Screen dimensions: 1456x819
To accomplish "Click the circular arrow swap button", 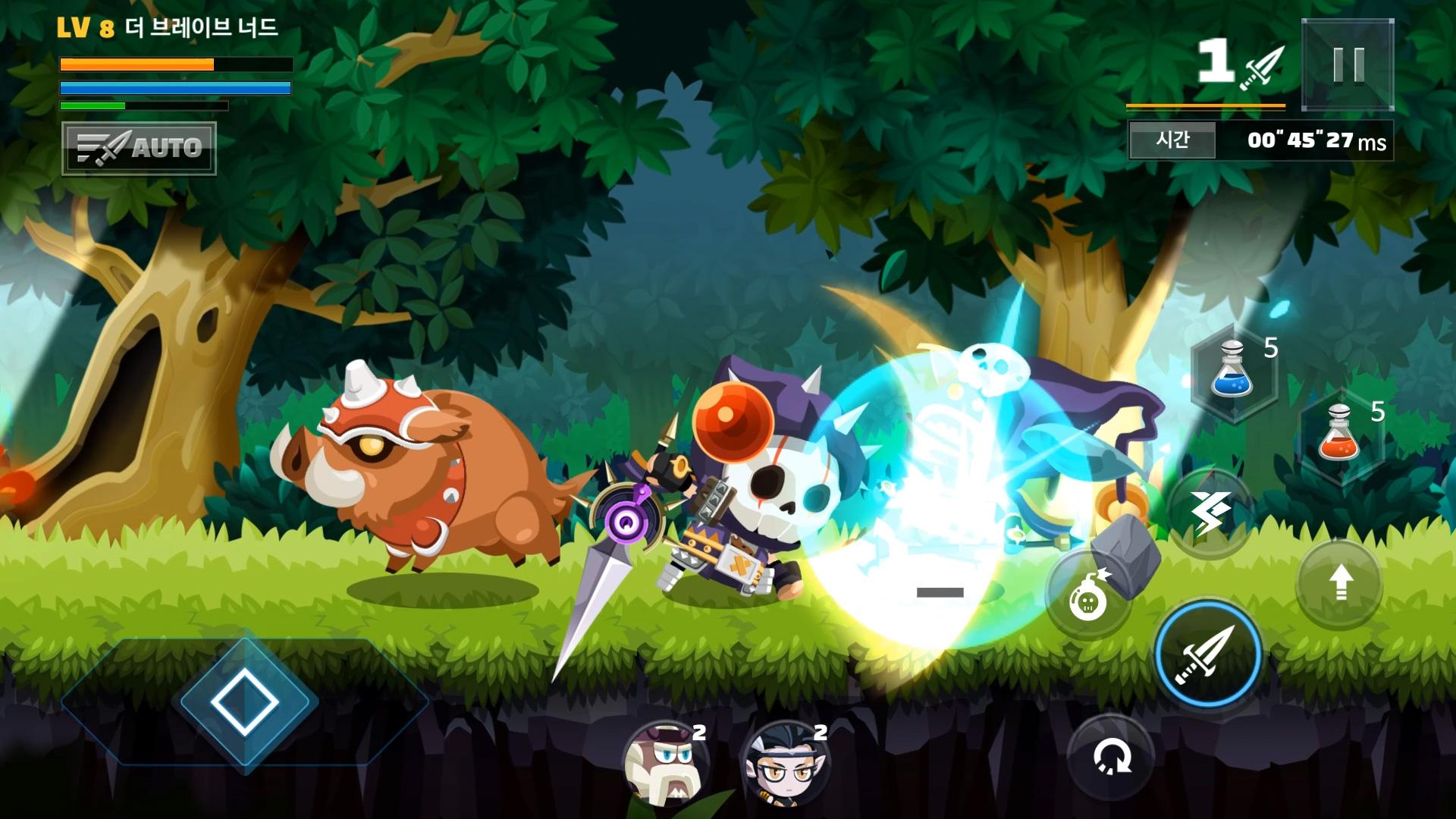I will click(x=1111, y=756).
